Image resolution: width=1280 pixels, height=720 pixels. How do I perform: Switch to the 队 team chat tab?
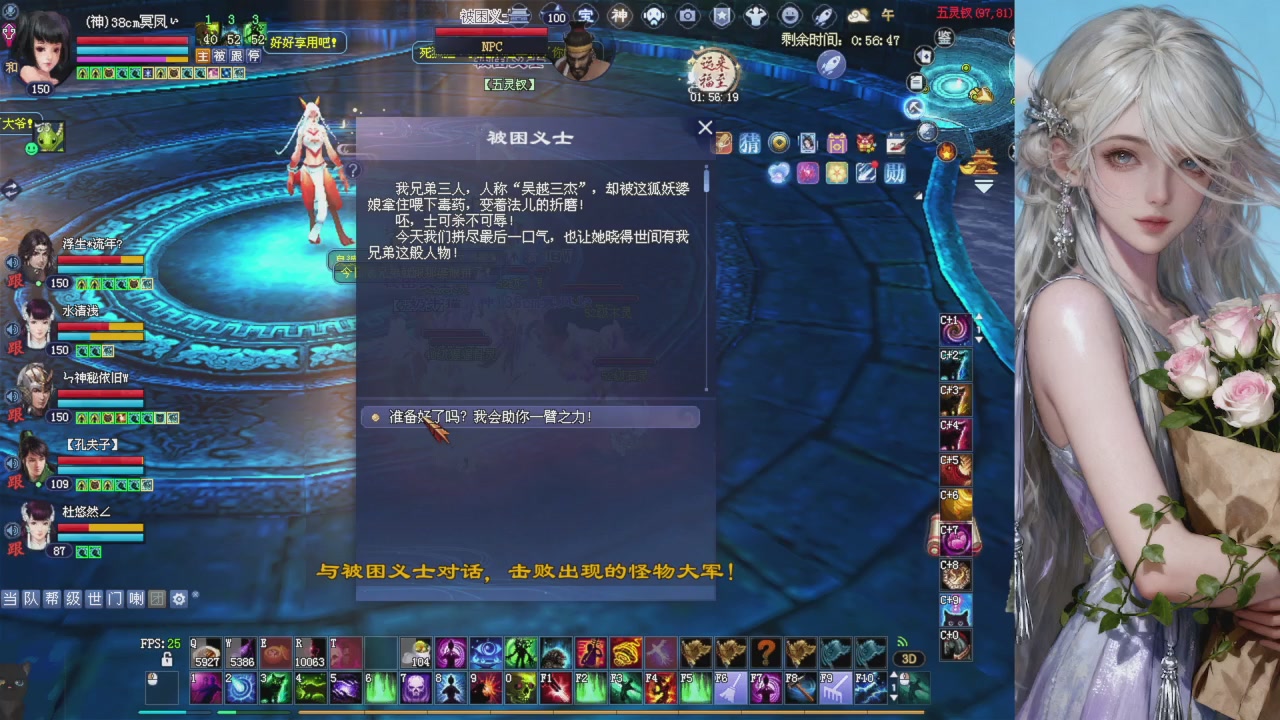coord(30,599)
